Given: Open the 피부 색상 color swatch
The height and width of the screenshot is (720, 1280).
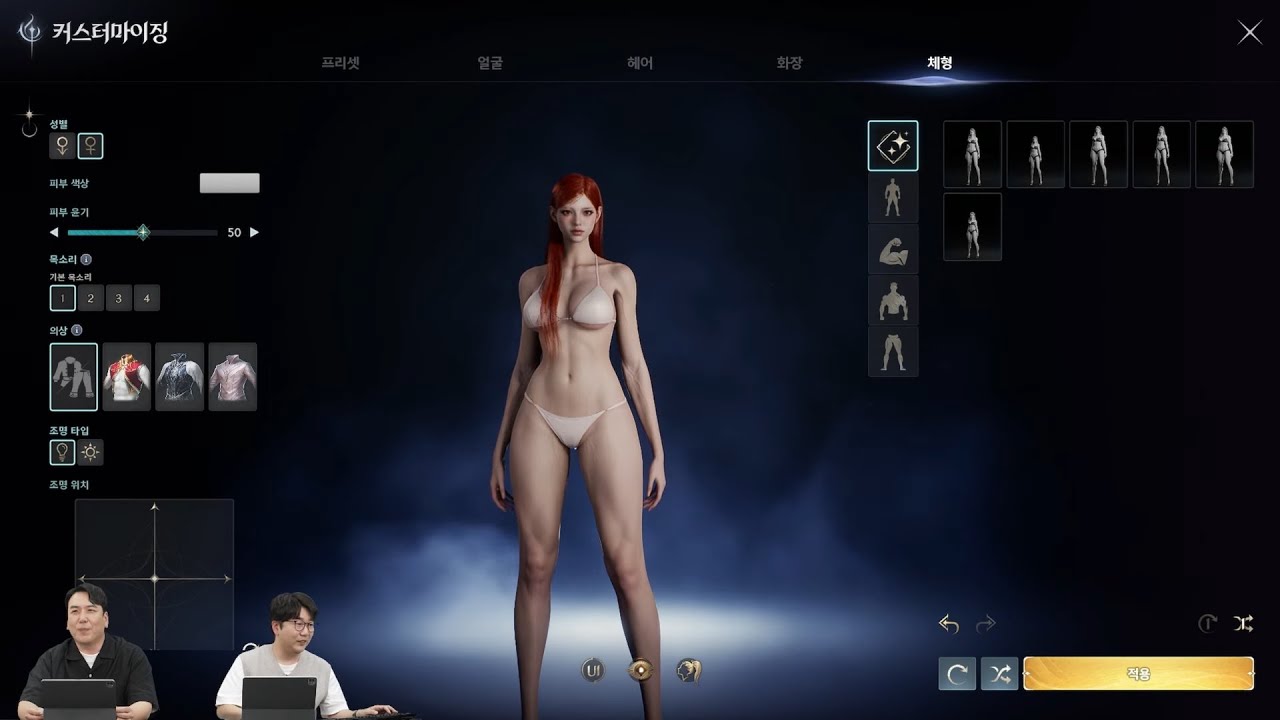Looking at the screenshot, I should [229, 183].
